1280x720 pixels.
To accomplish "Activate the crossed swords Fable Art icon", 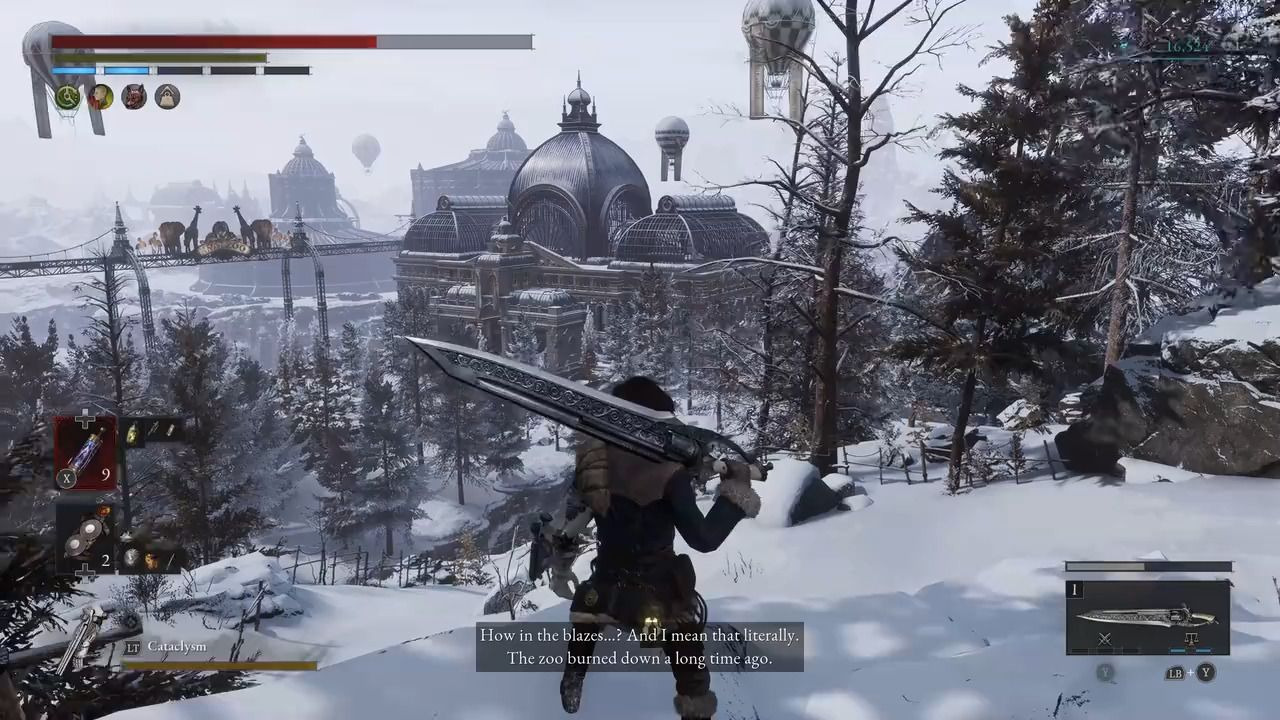I will pyautogui.click(x=1104, y=639).
